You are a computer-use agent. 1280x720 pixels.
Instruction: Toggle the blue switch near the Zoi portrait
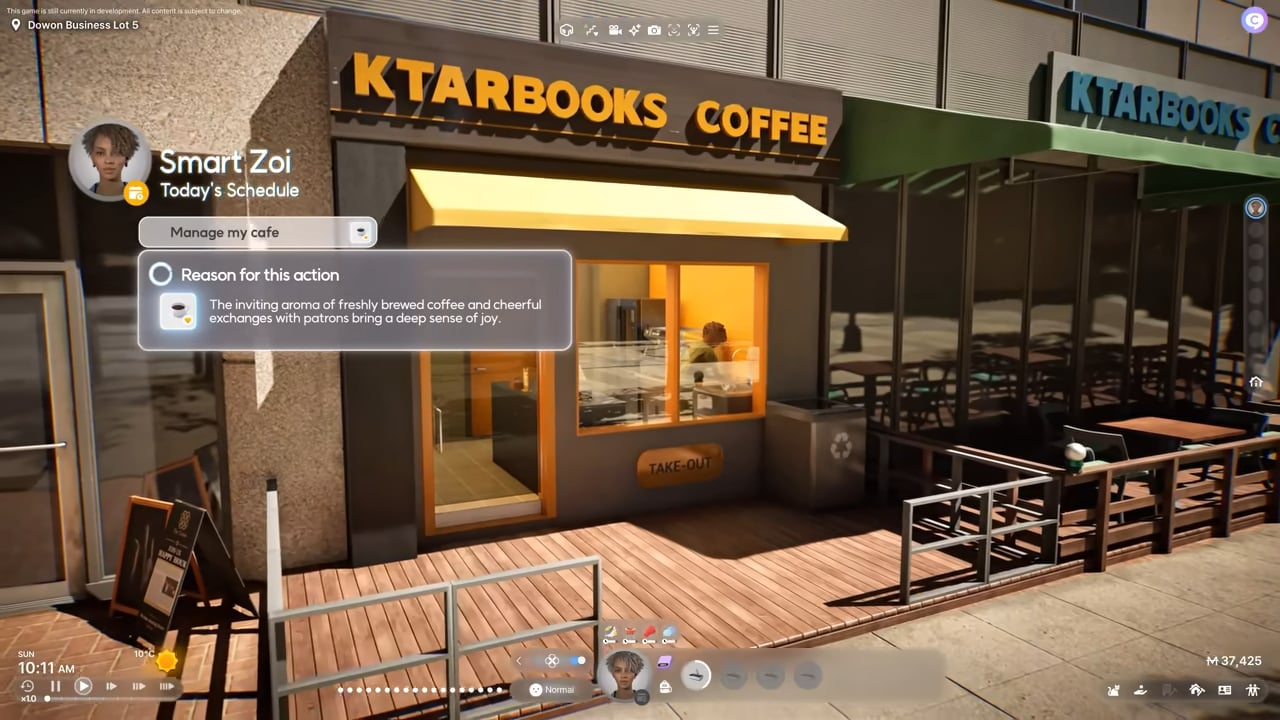(578, 661)
